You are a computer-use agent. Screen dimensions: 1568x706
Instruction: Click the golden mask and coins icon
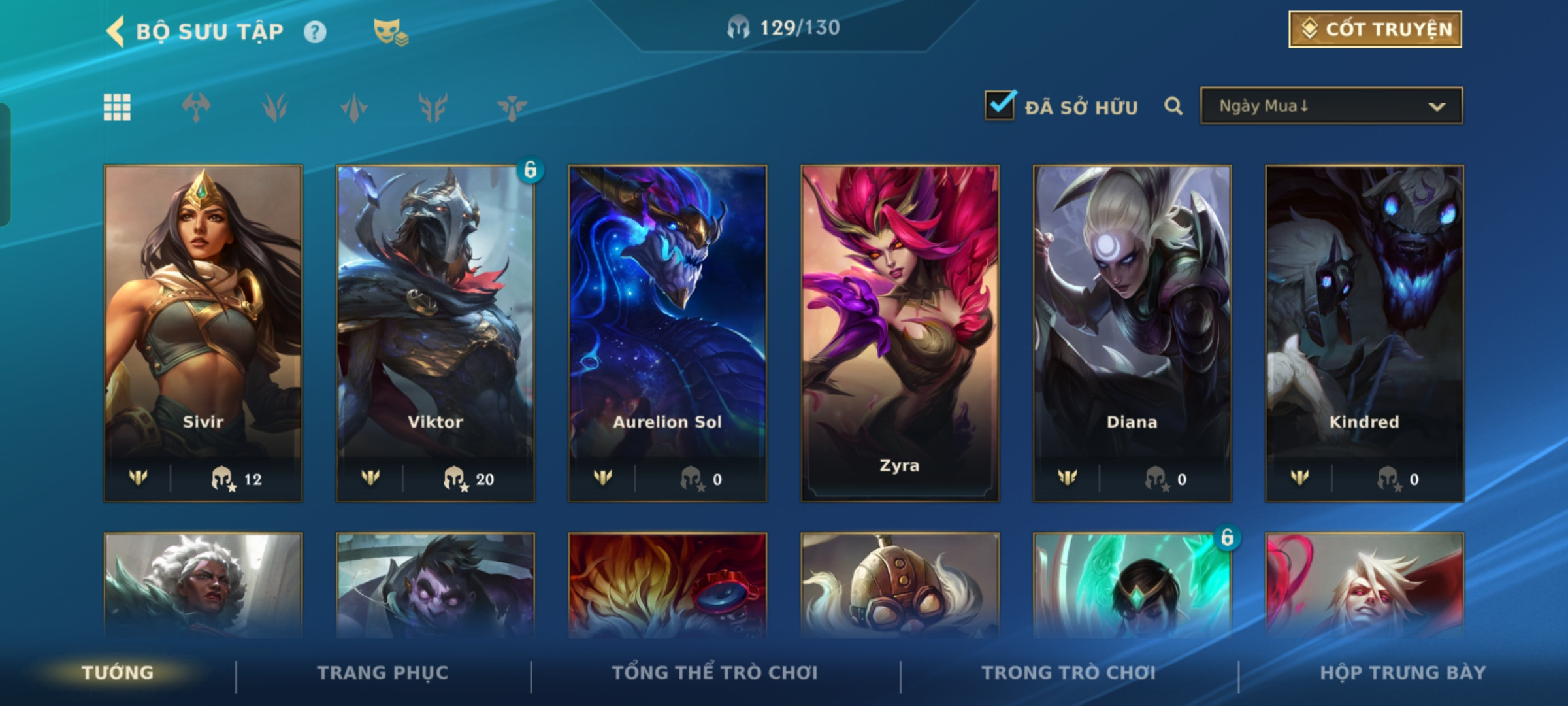pyautogui.click(x=390, y=32)
